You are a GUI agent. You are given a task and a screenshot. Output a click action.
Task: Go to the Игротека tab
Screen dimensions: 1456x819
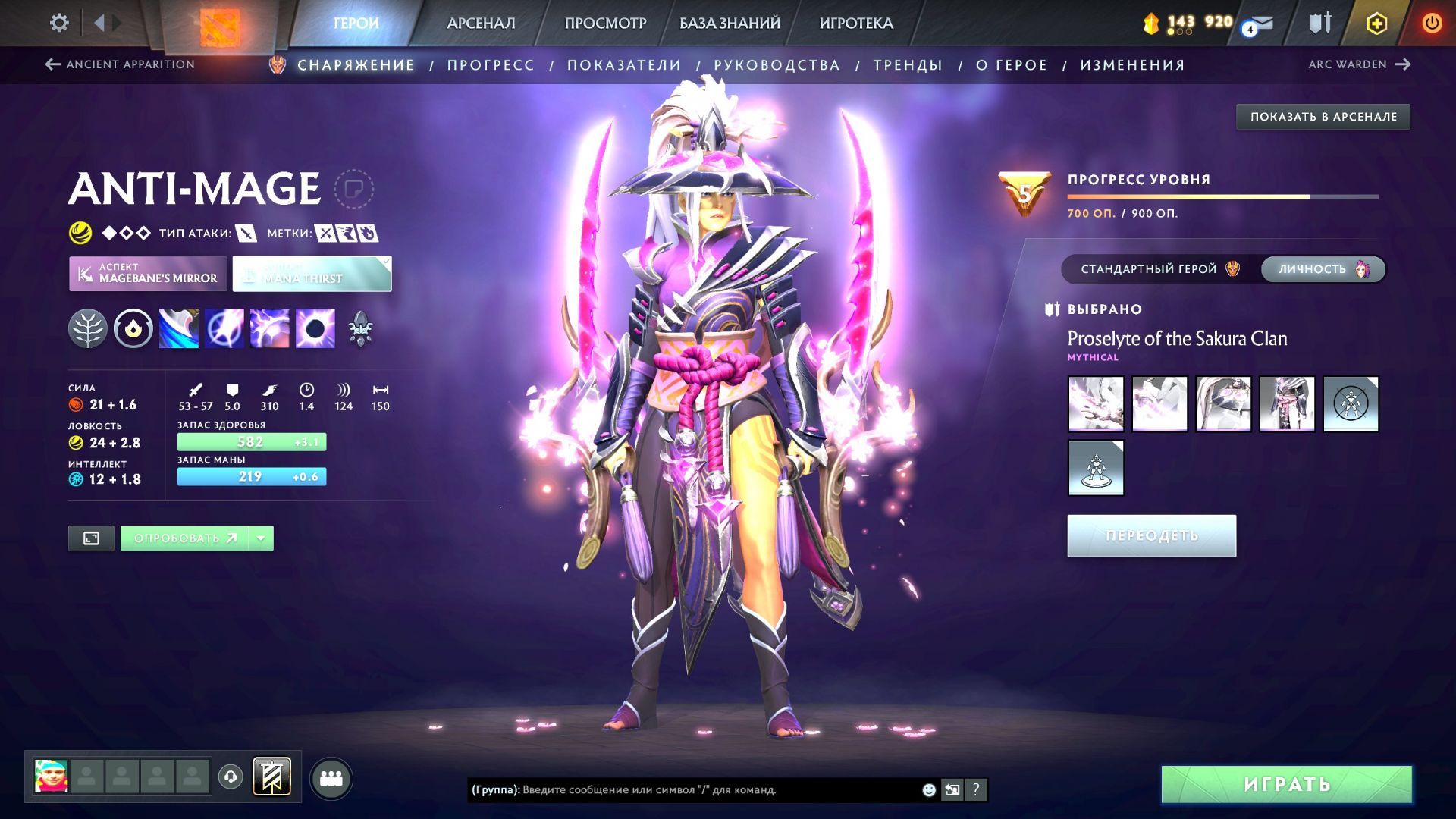(x=856, y=24)
